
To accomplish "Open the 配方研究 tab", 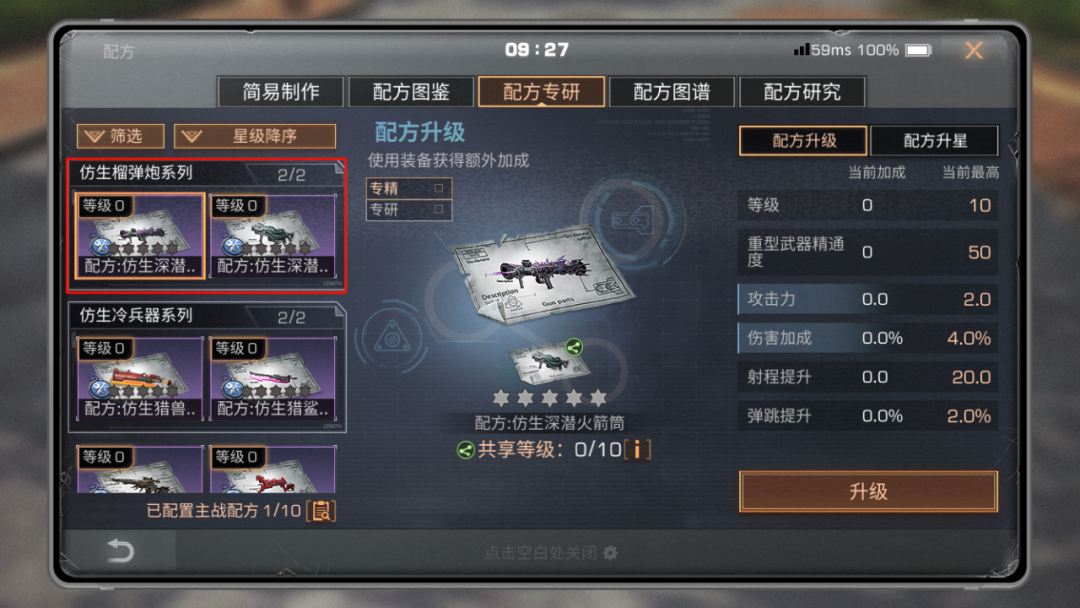I will (802, 92).
